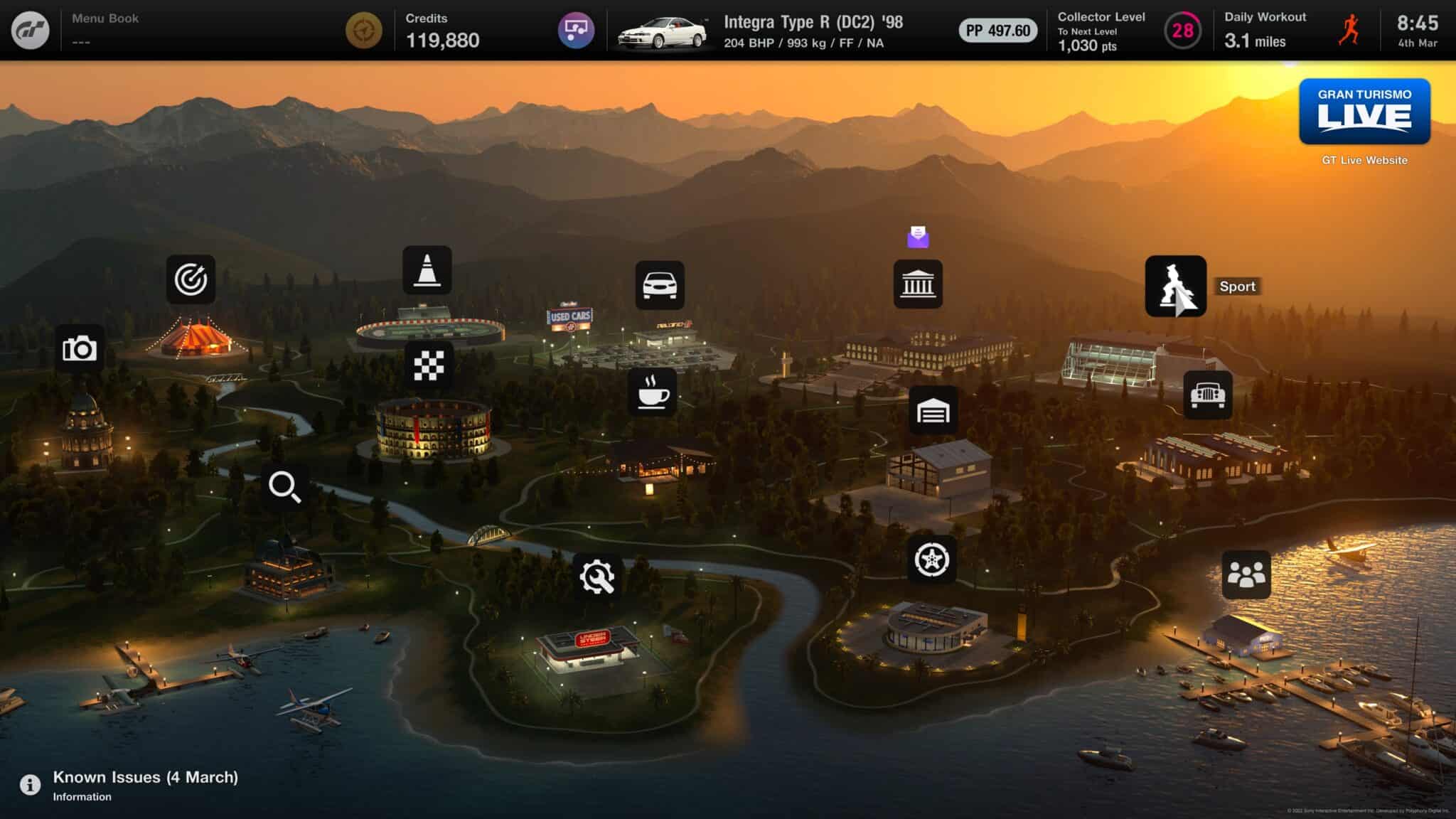The width and height of the screenshot is (1456, 819).
Task: Open the Legend Cars jeep icon
Action: point(1210,396)
